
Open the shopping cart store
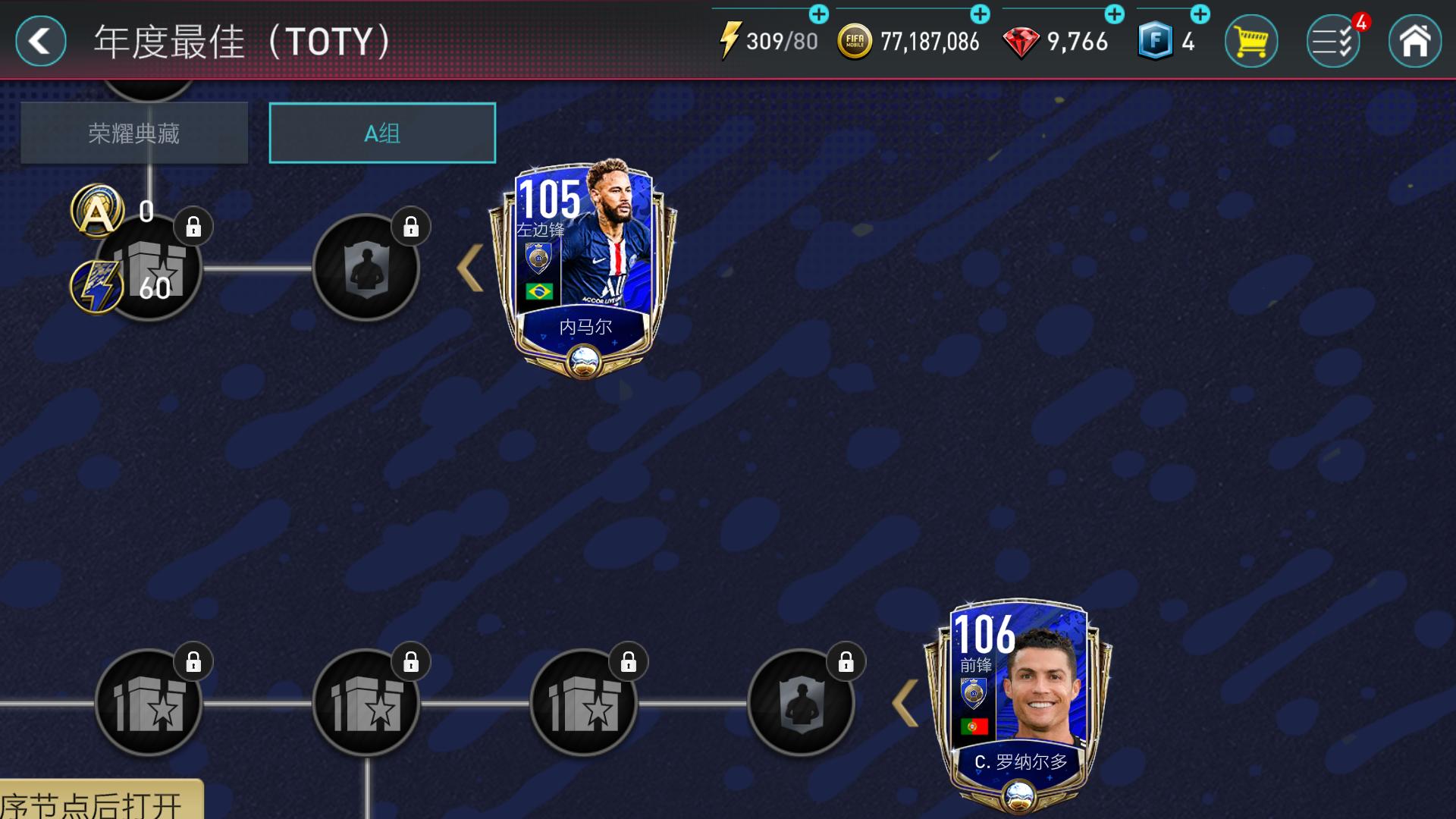1251,42
